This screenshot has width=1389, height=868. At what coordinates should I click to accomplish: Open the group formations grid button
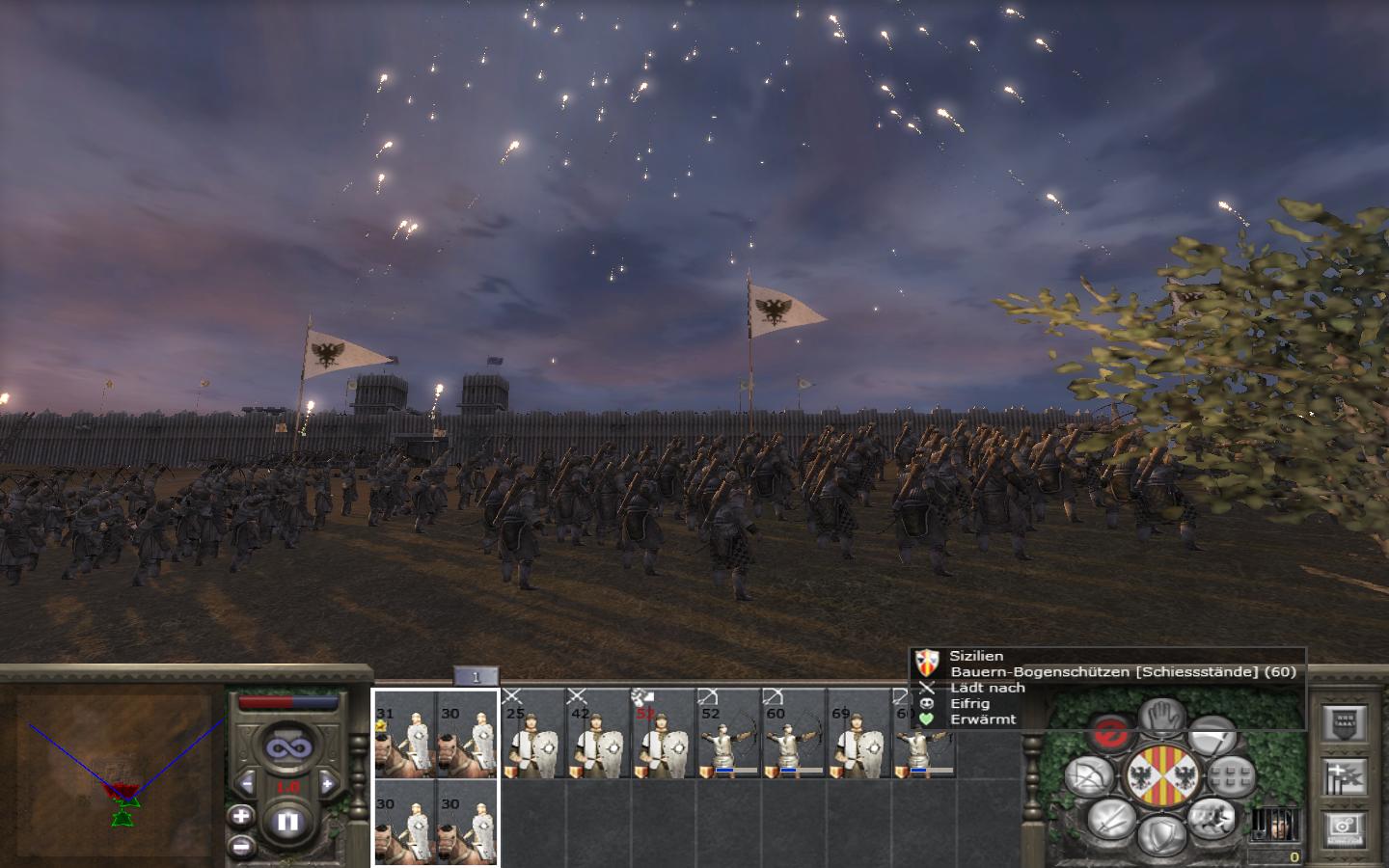1231,775
